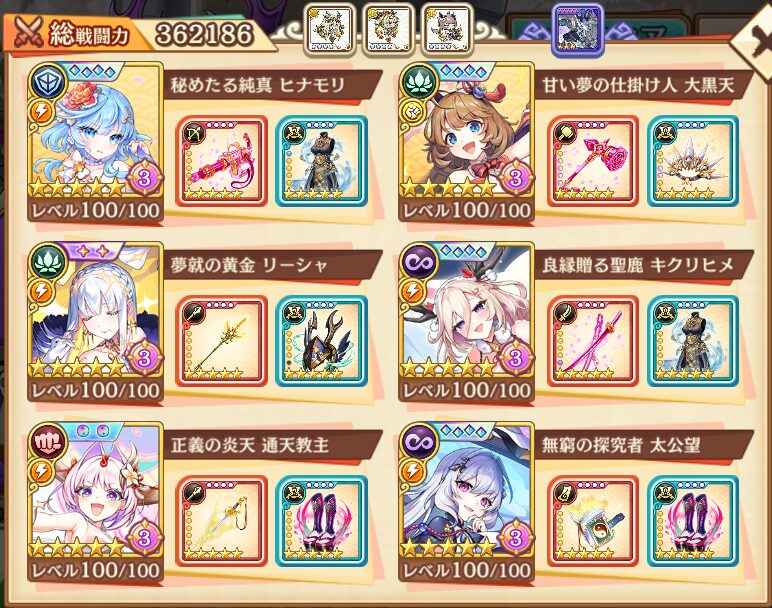This screenshot has height=608, width=772.
Task: Open the リーシャ character portrait
Action: pos(95,320)
